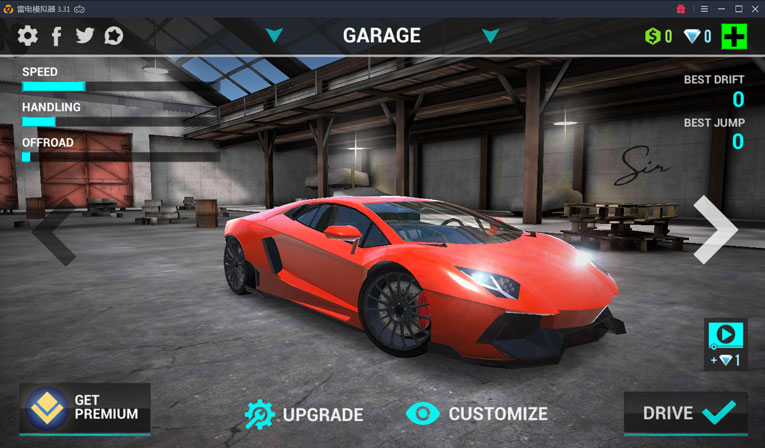Click the green plus to add currency
The width and height of the screenshot is (765, 448).
coord(734,36)
